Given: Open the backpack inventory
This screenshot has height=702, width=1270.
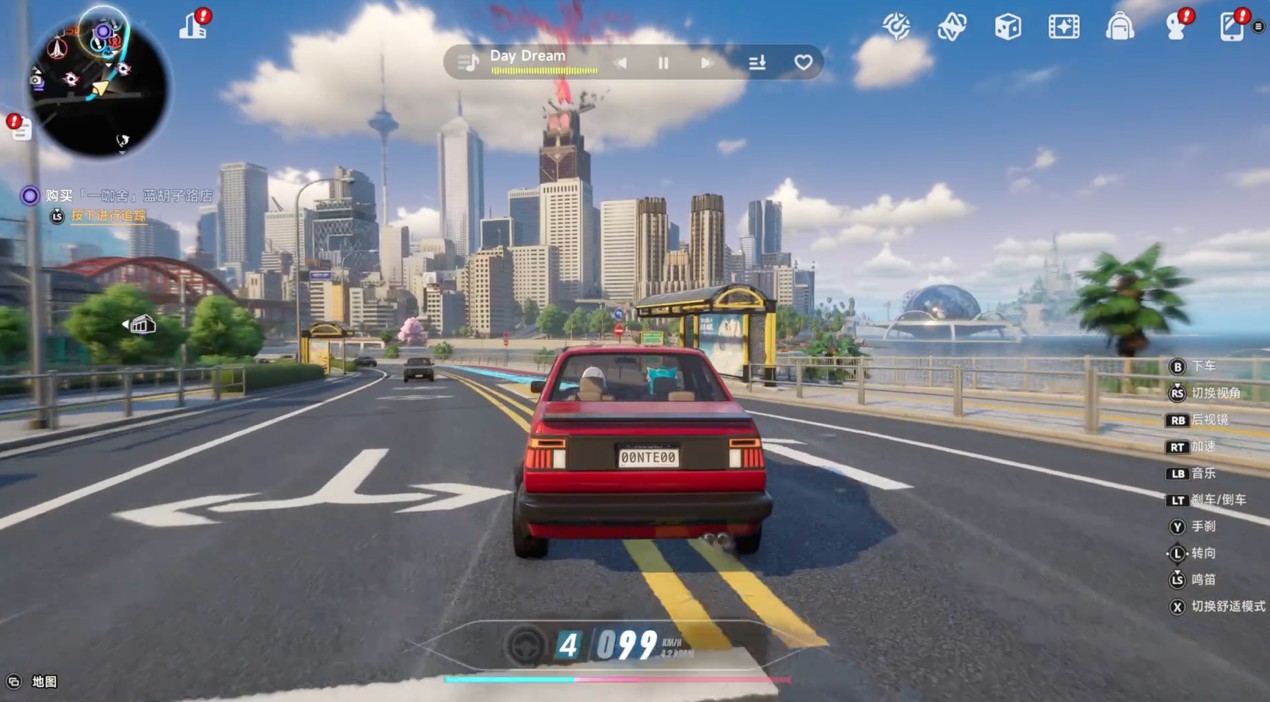Looking at the screenshot, I should tap(1119, 27).
